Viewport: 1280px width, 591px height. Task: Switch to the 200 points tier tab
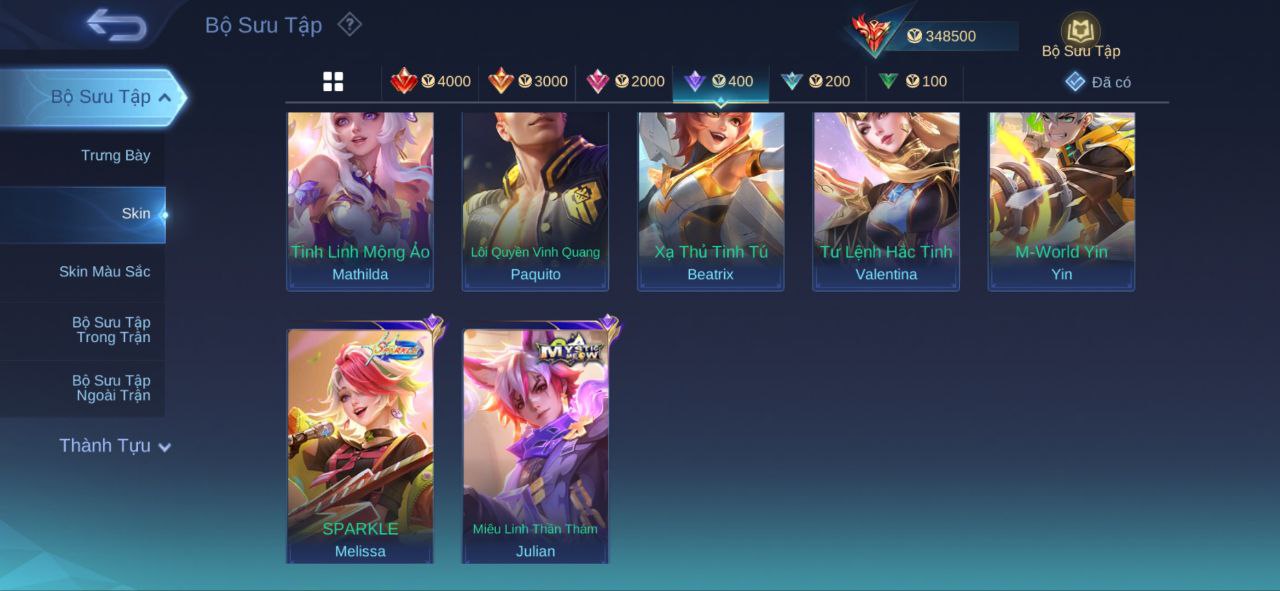pyautogui.click(x=816, y=82)
